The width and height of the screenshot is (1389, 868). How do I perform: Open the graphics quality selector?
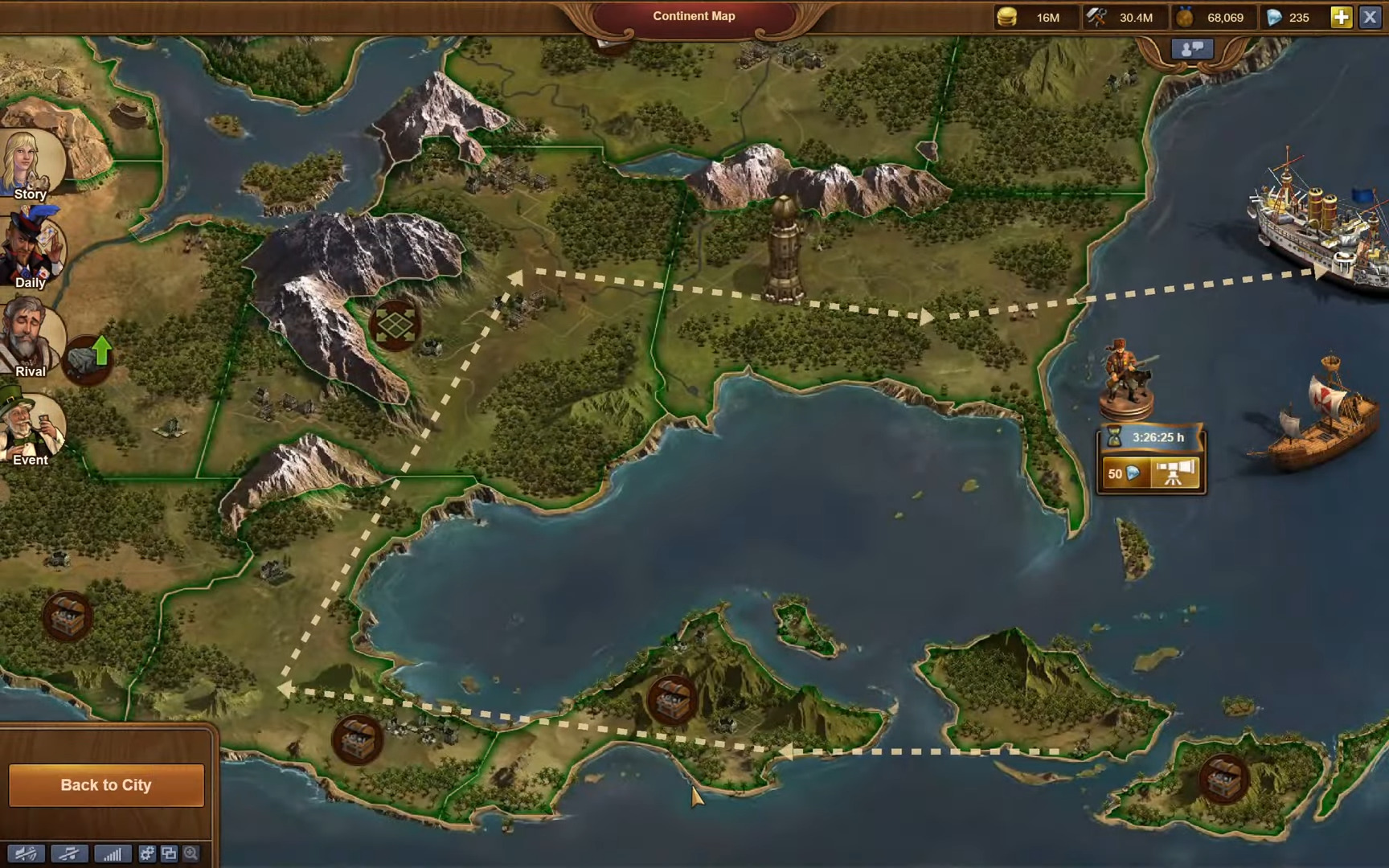[x=113, y=854]
